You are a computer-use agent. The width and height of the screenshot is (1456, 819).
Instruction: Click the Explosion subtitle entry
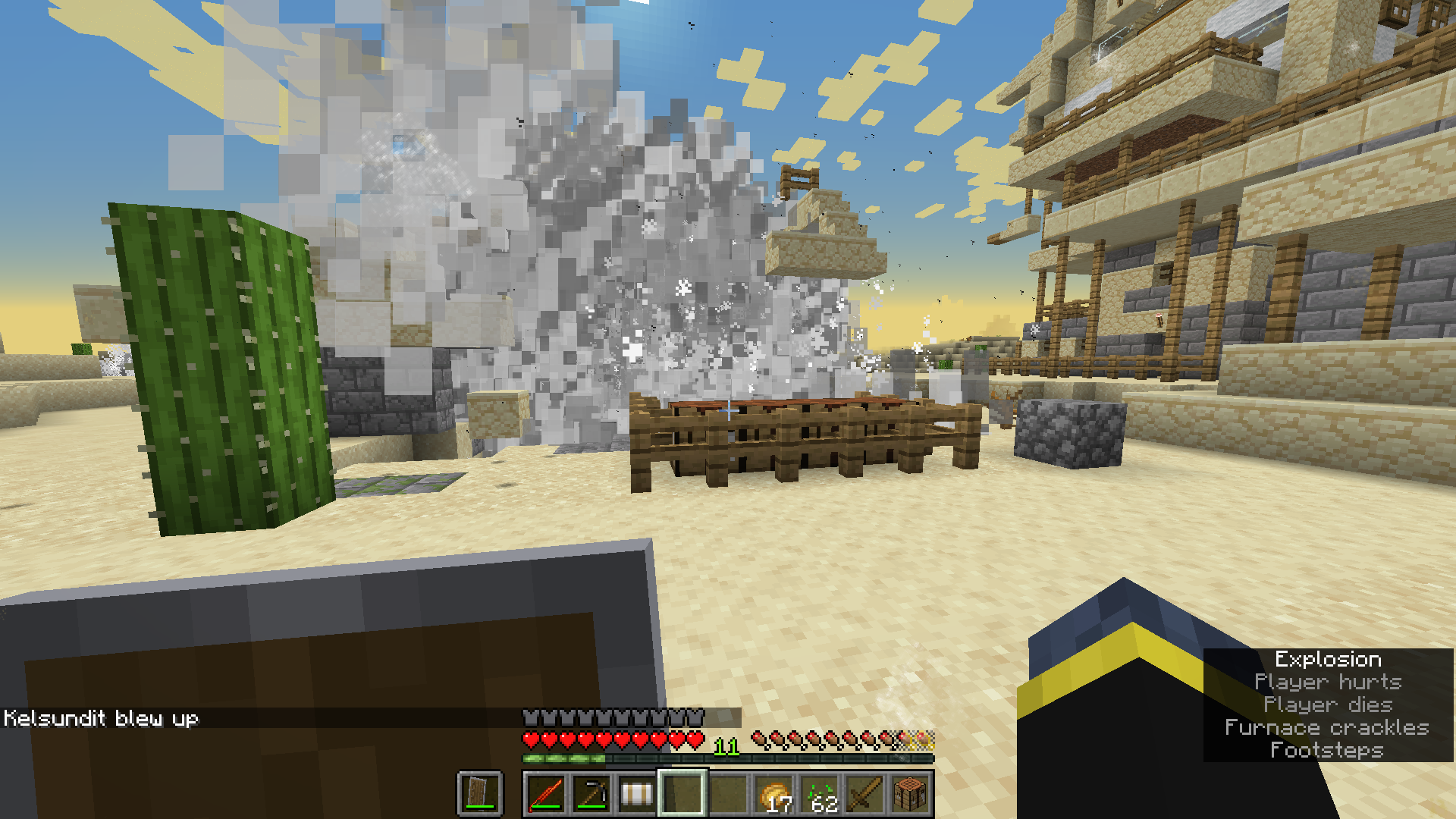tap(1329, 659)
